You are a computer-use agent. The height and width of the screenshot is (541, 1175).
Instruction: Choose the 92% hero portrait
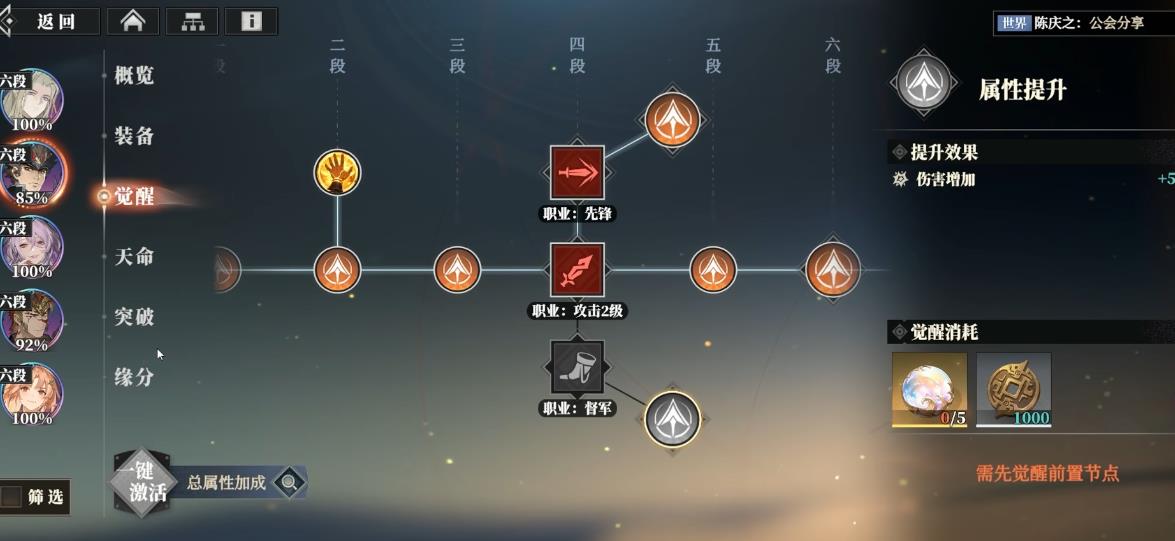click(x=32, y=320)
